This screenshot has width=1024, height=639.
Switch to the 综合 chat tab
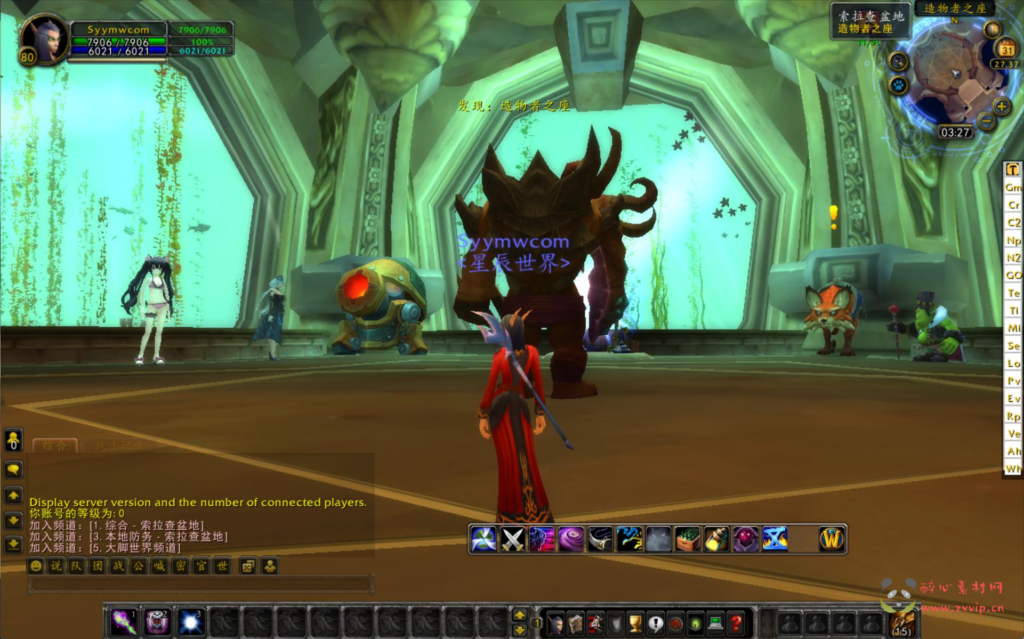tap(54, 446)
